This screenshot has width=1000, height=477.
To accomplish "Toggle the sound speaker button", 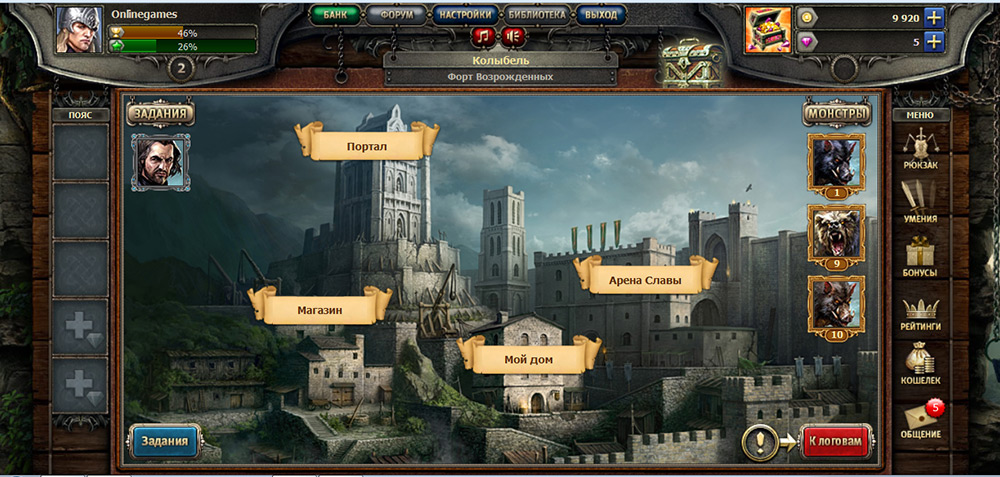I will point(513,37).
